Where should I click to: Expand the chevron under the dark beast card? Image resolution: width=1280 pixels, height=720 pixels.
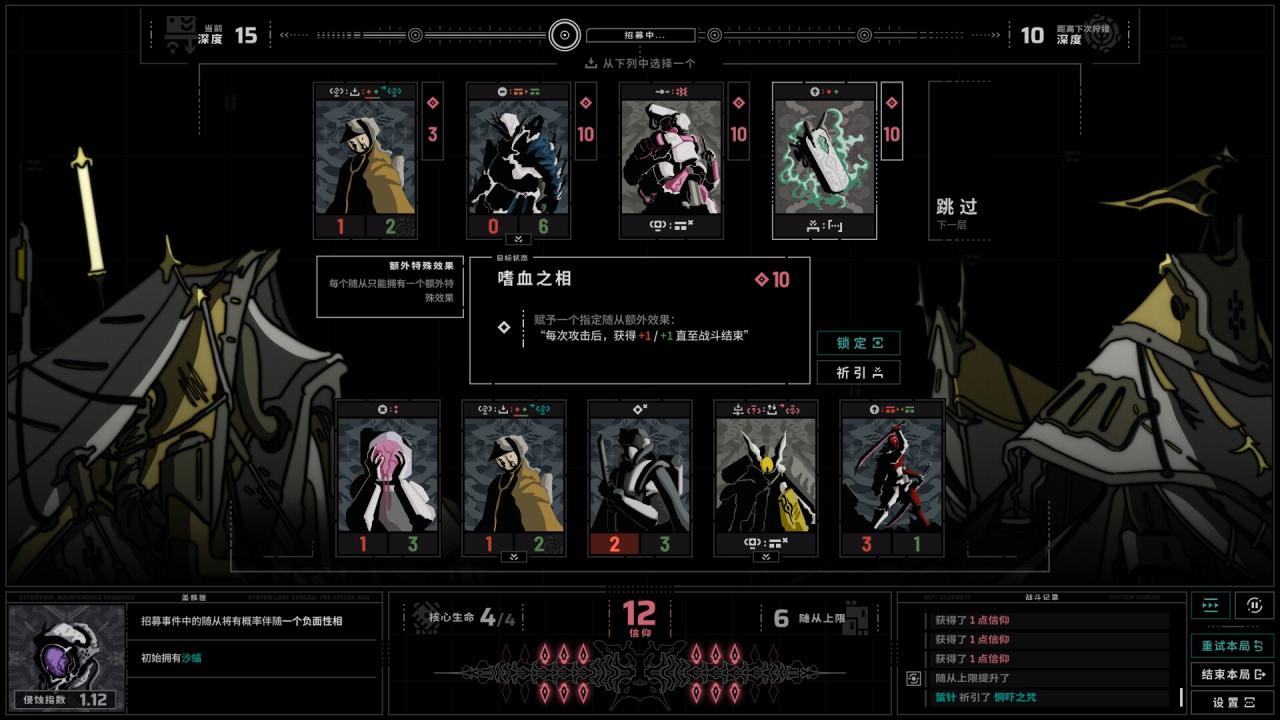(516, 240)
